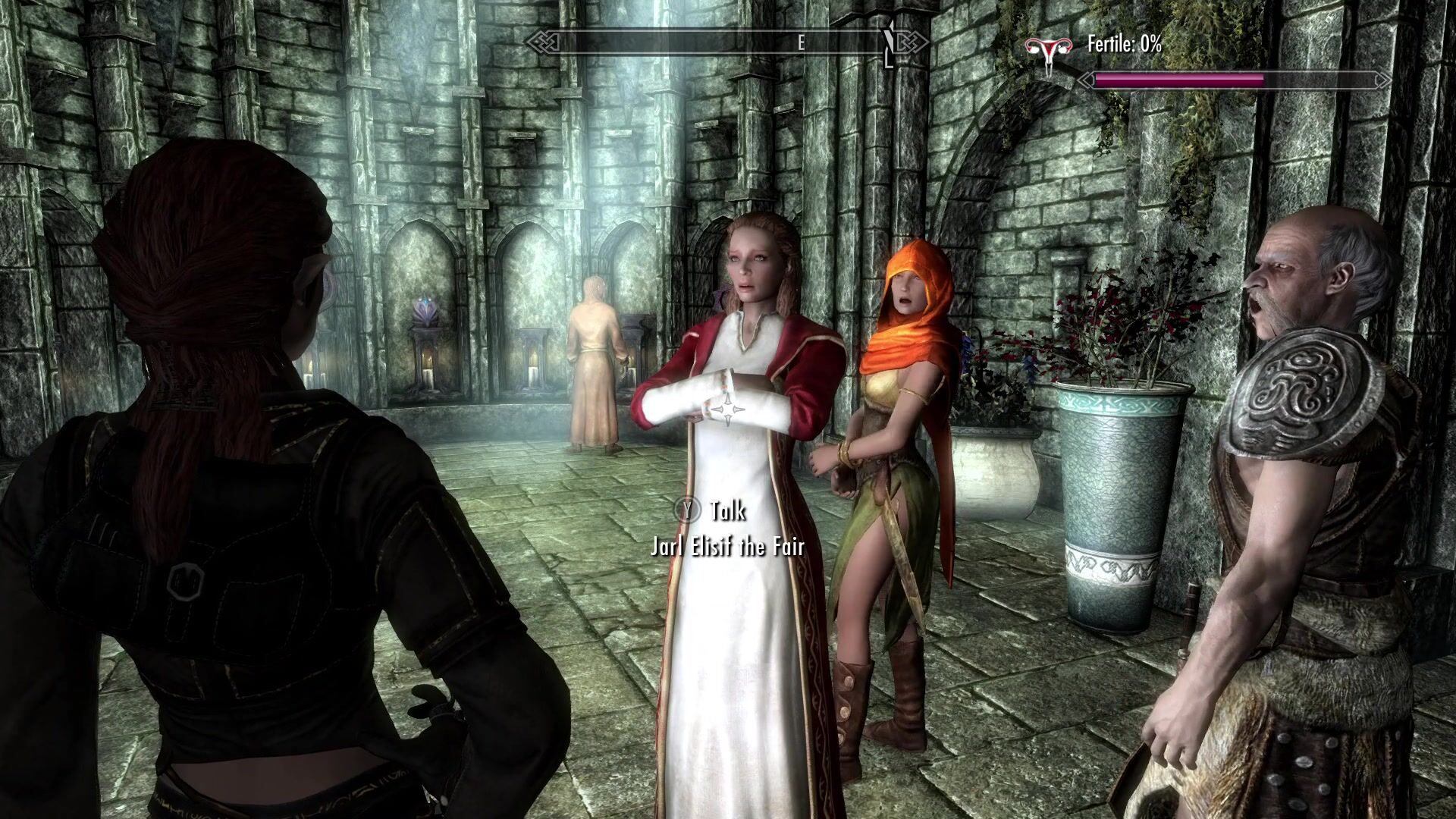The image size is (1456, 819).
Task: Select the Fertile status uterus icon
Action: pos(1049,51)
